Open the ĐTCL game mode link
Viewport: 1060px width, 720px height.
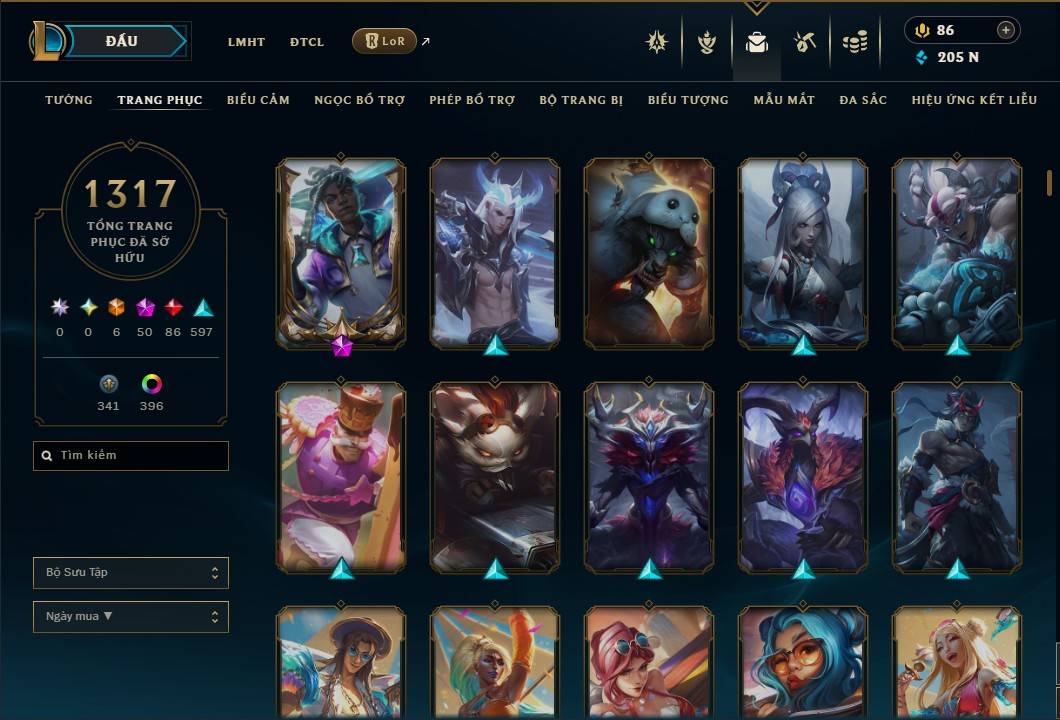(307, 42)
